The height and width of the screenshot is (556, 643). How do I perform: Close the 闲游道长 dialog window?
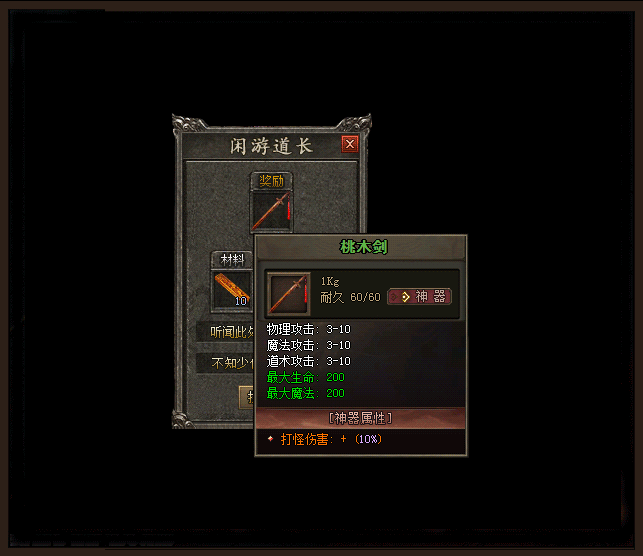tap(350, 144)
